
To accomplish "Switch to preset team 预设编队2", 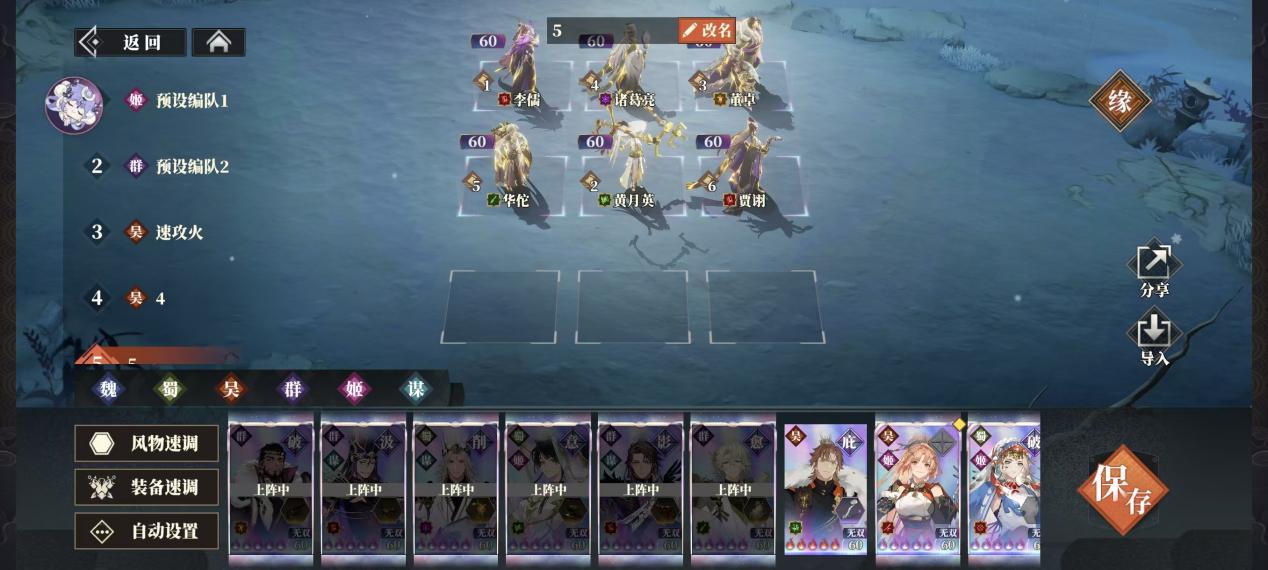I will [x=191, y=166].
